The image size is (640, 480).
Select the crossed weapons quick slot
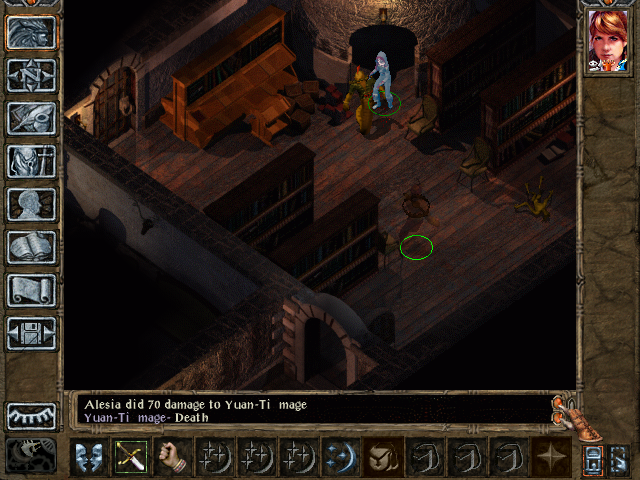coord(130,456)
